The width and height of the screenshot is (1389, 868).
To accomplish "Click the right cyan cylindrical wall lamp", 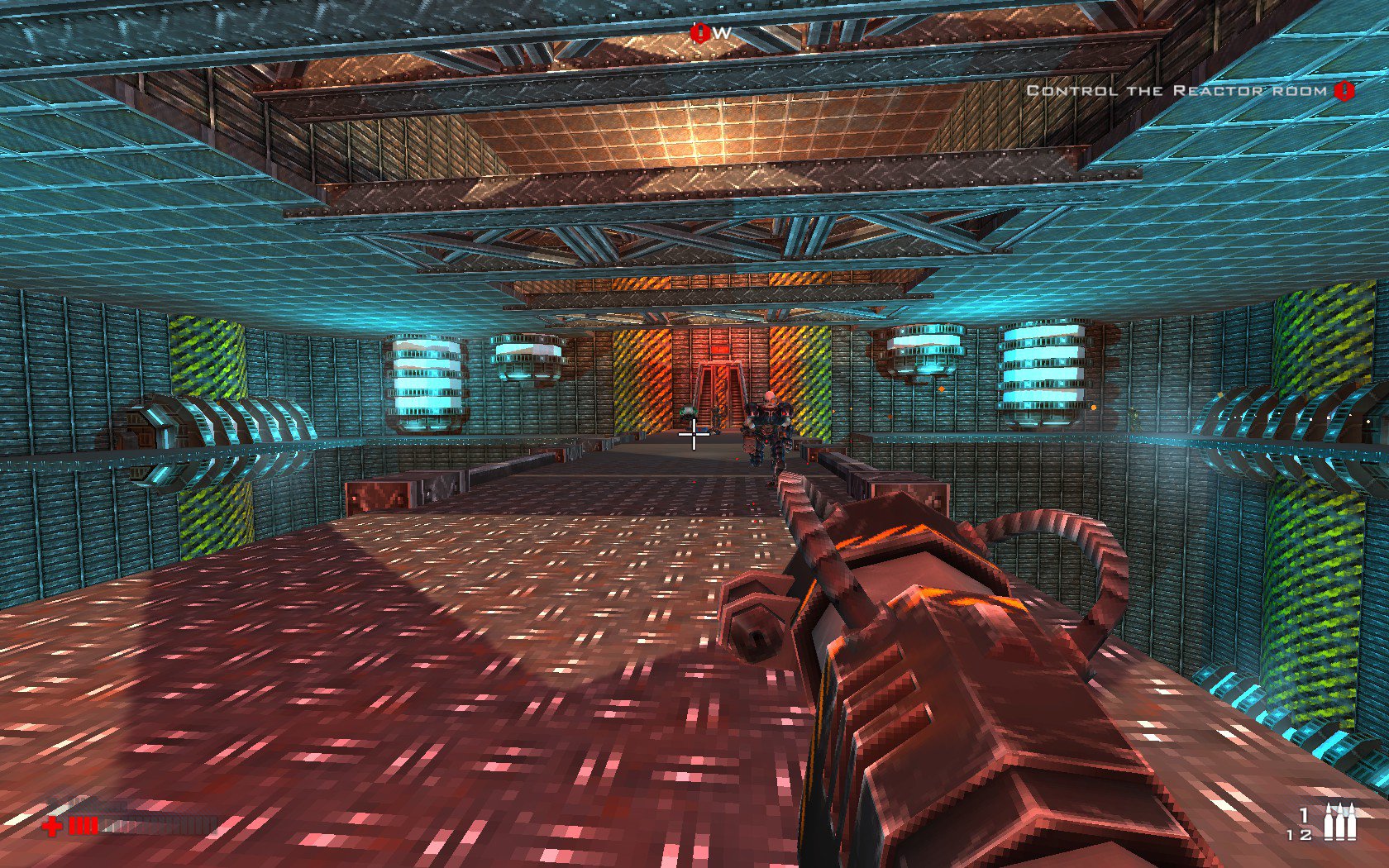I will click(x=1042, y=368).
